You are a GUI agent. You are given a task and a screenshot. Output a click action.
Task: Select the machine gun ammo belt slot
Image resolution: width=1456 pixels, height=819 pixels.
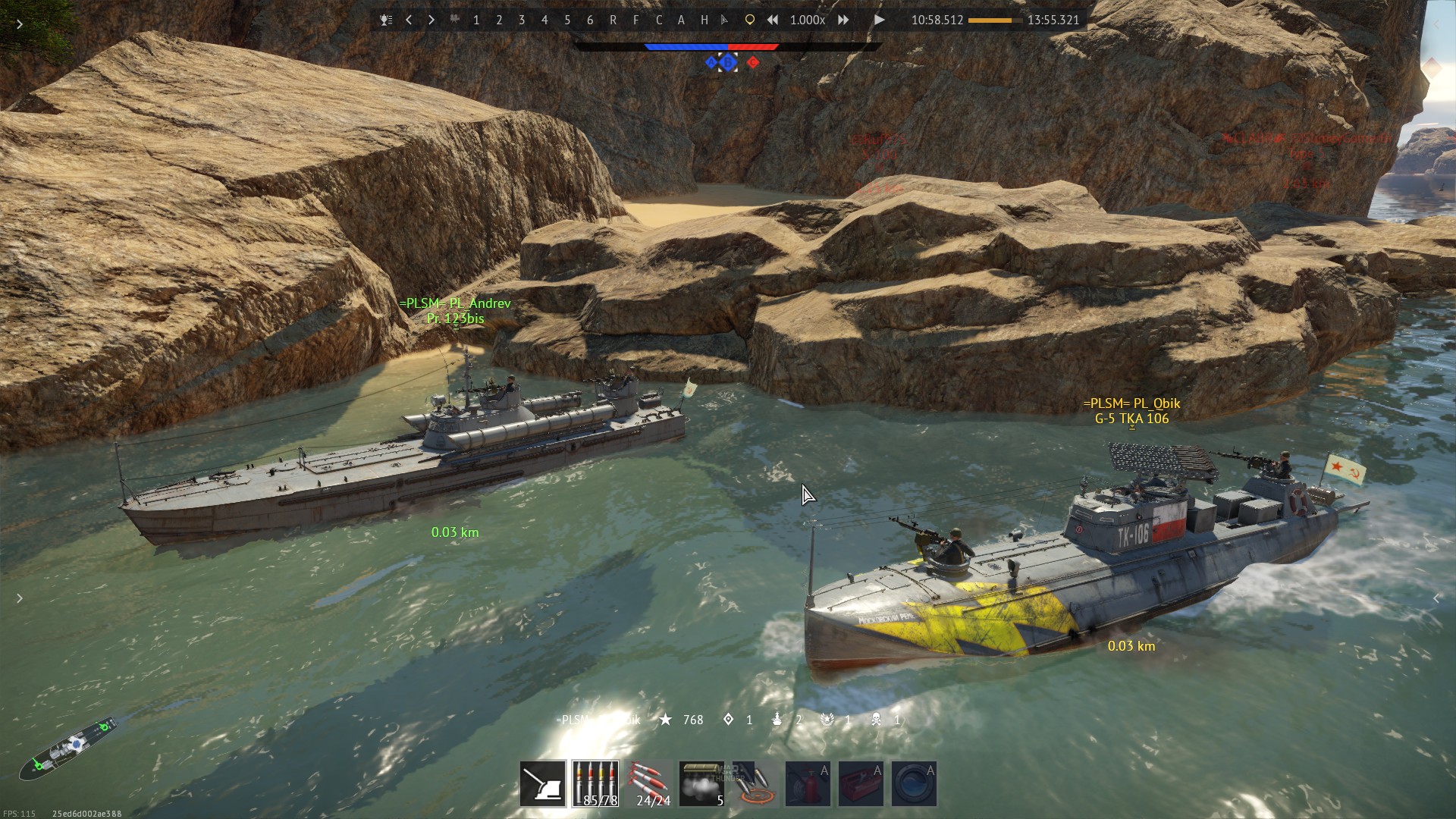[x=595, y=783]
